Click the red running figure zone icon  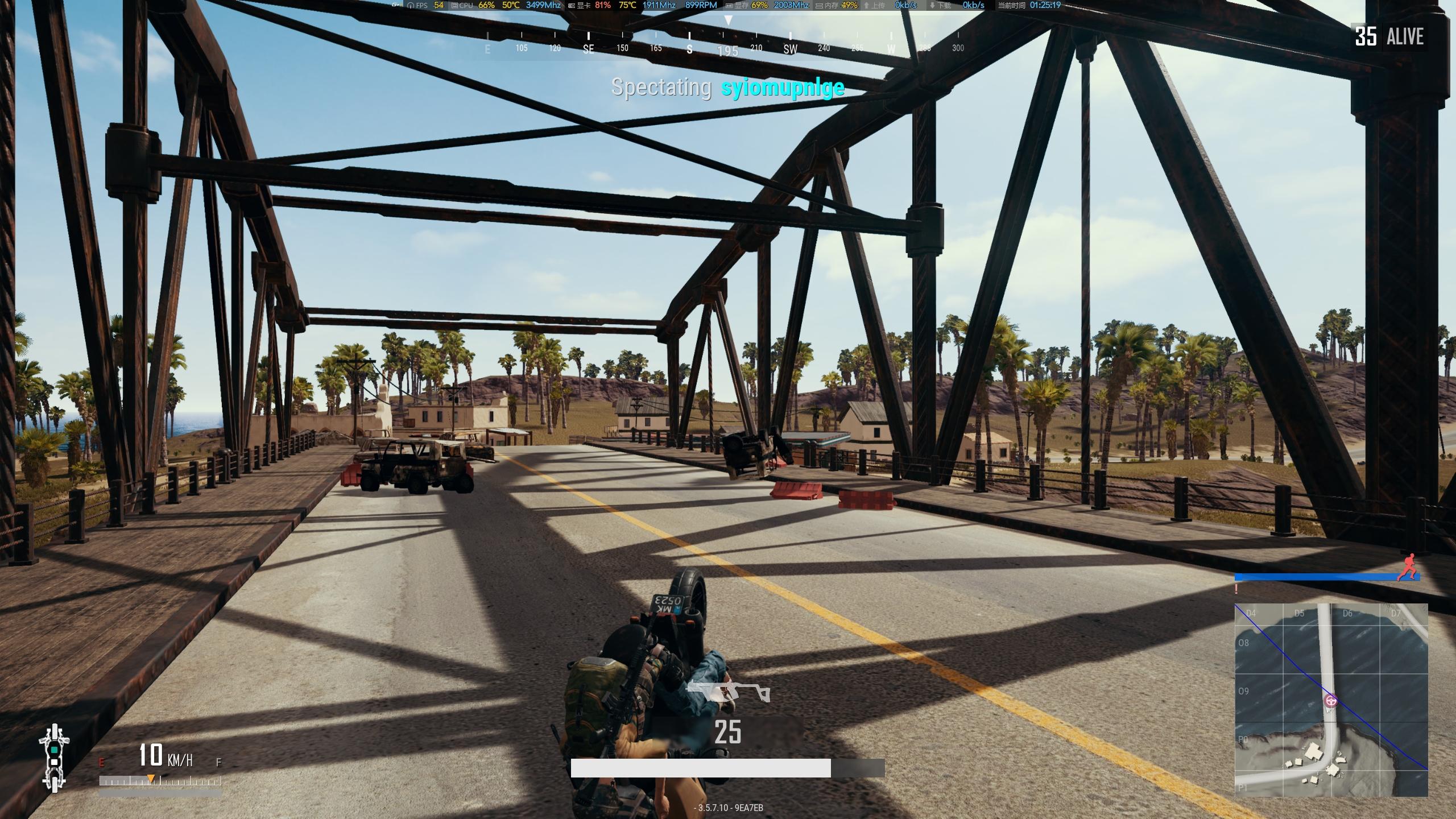pyautogui.click(x=1407, y=568)
